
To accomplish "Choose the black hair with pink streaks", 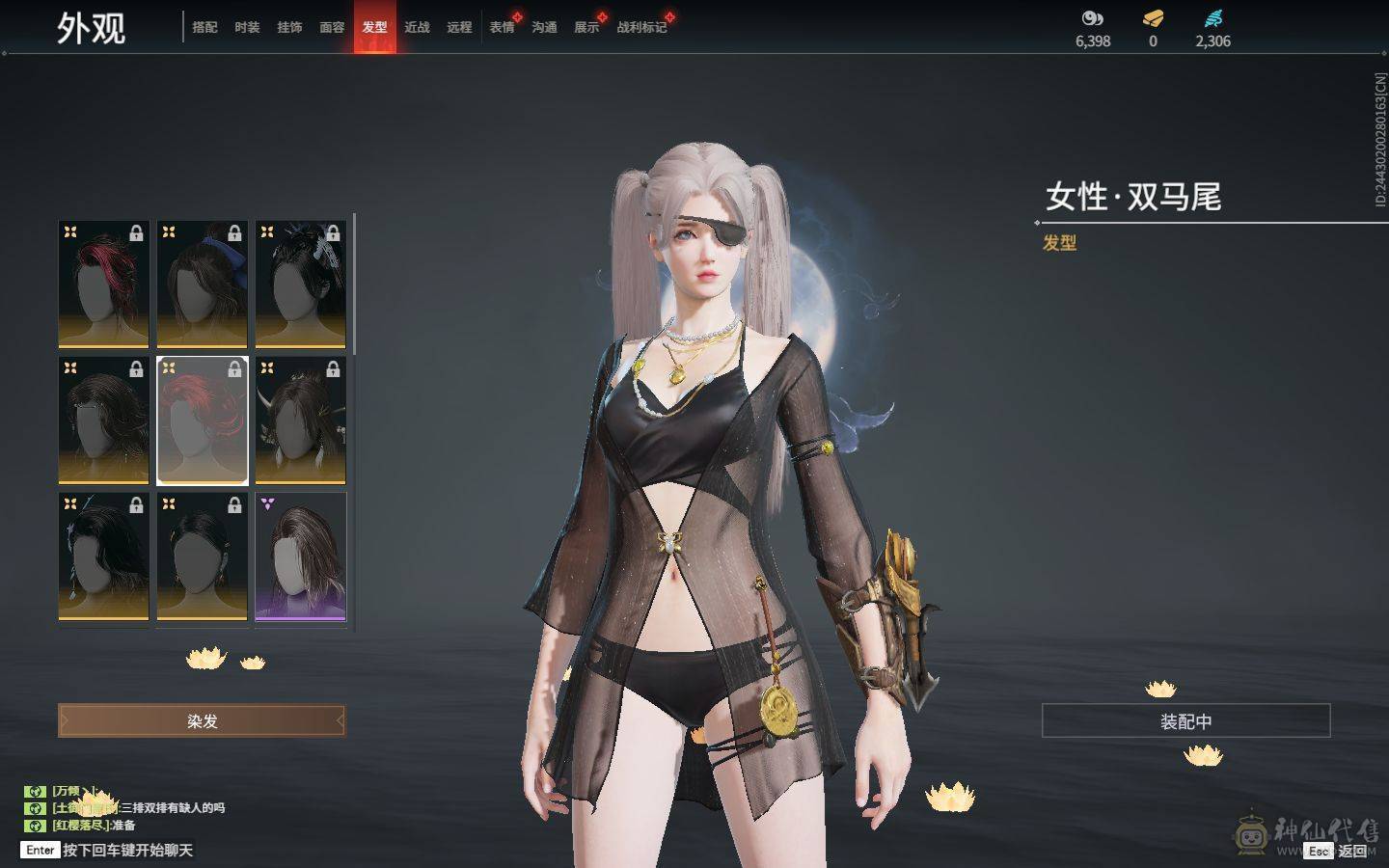I will point(104,284).
